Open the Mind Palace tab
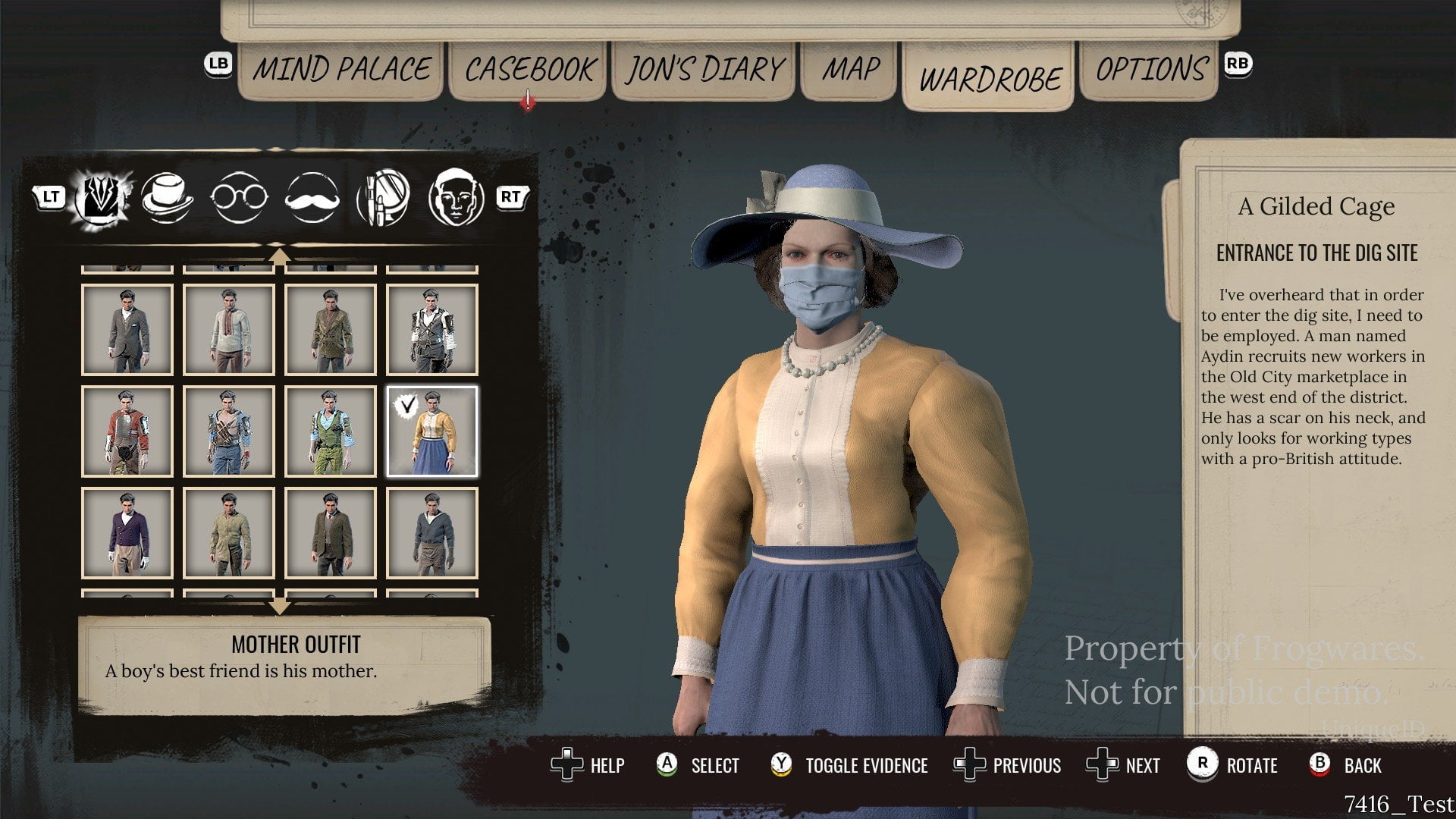 click(x=340, y=70)
